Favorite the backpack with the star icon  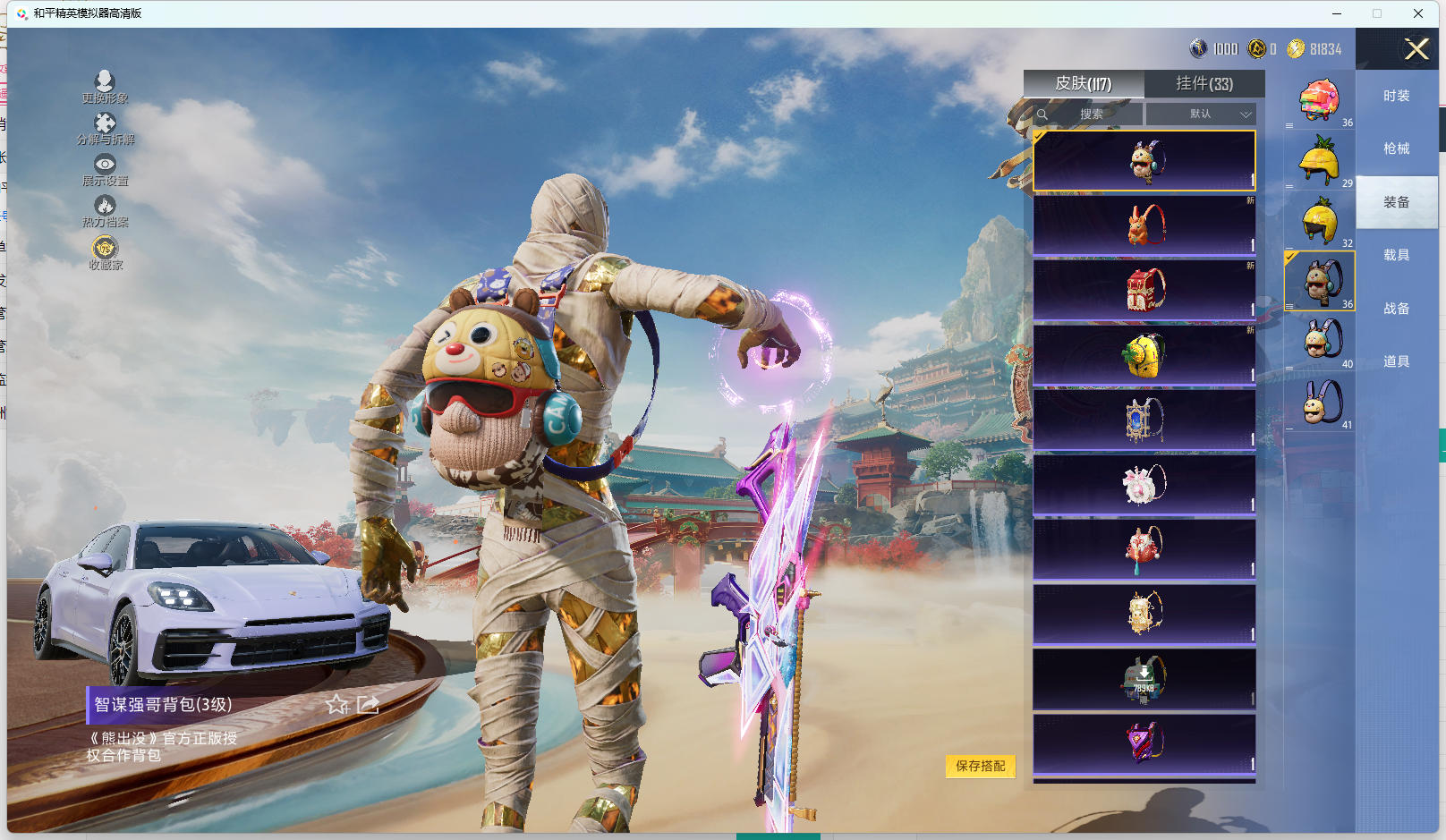336,705
